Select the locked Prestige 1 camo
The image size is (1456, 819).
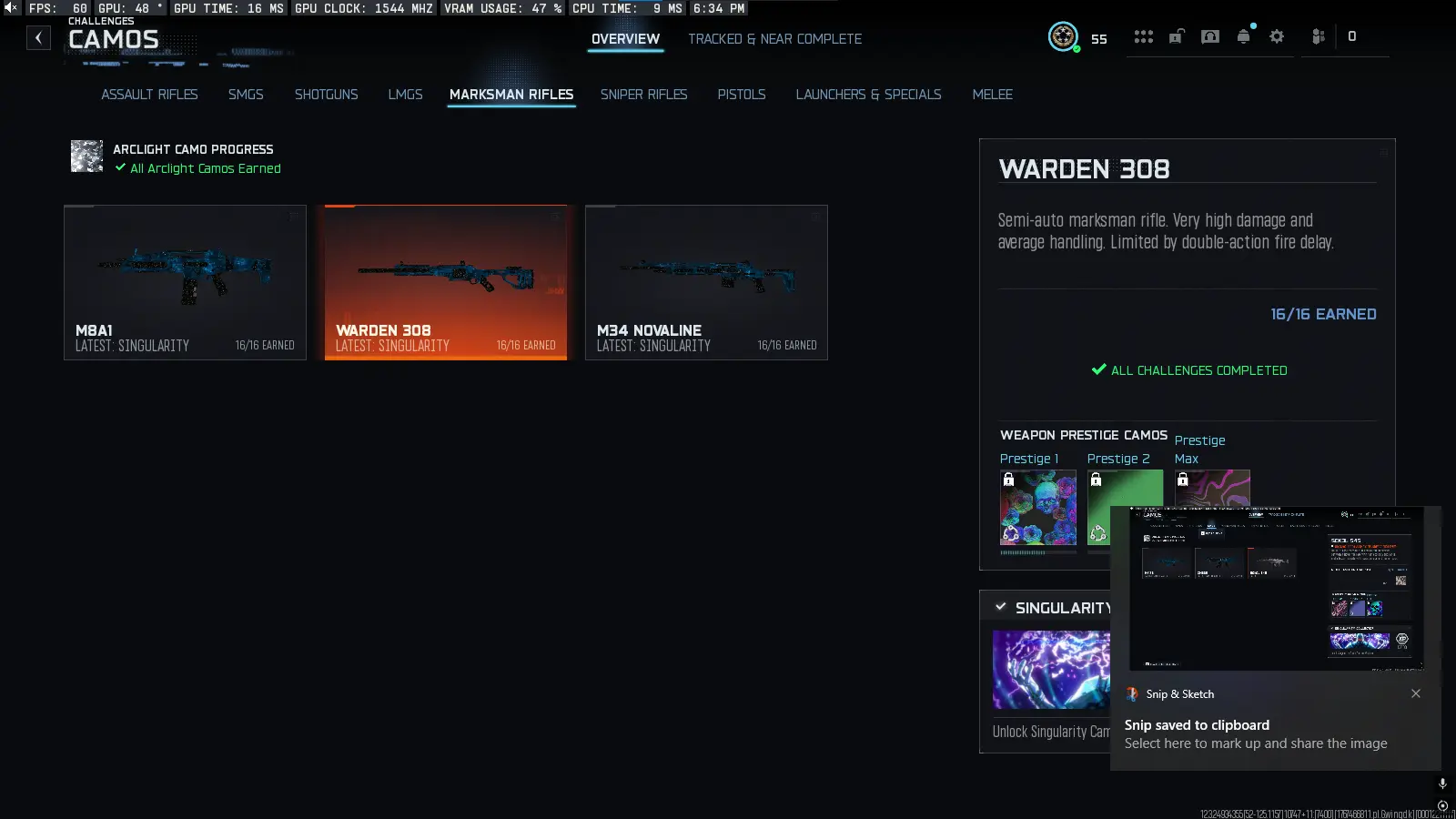(x=1038, y=508)
